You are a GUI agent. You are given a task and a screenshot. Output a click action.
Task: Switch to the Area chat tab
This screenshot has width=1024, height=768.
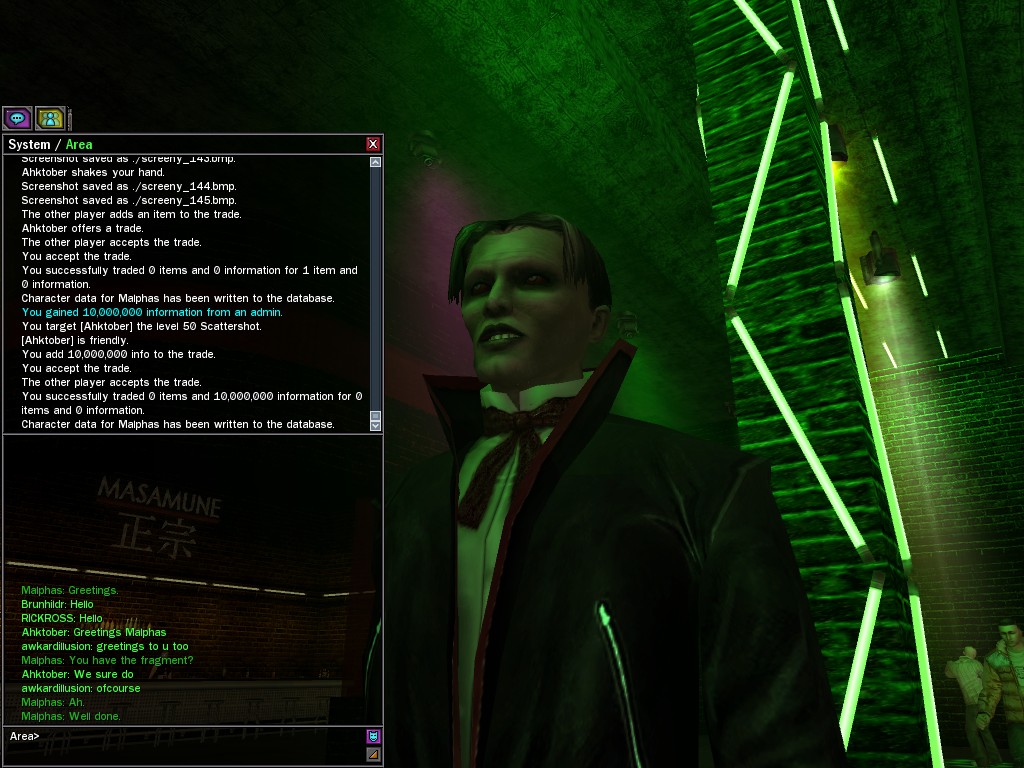click(79, 145)
